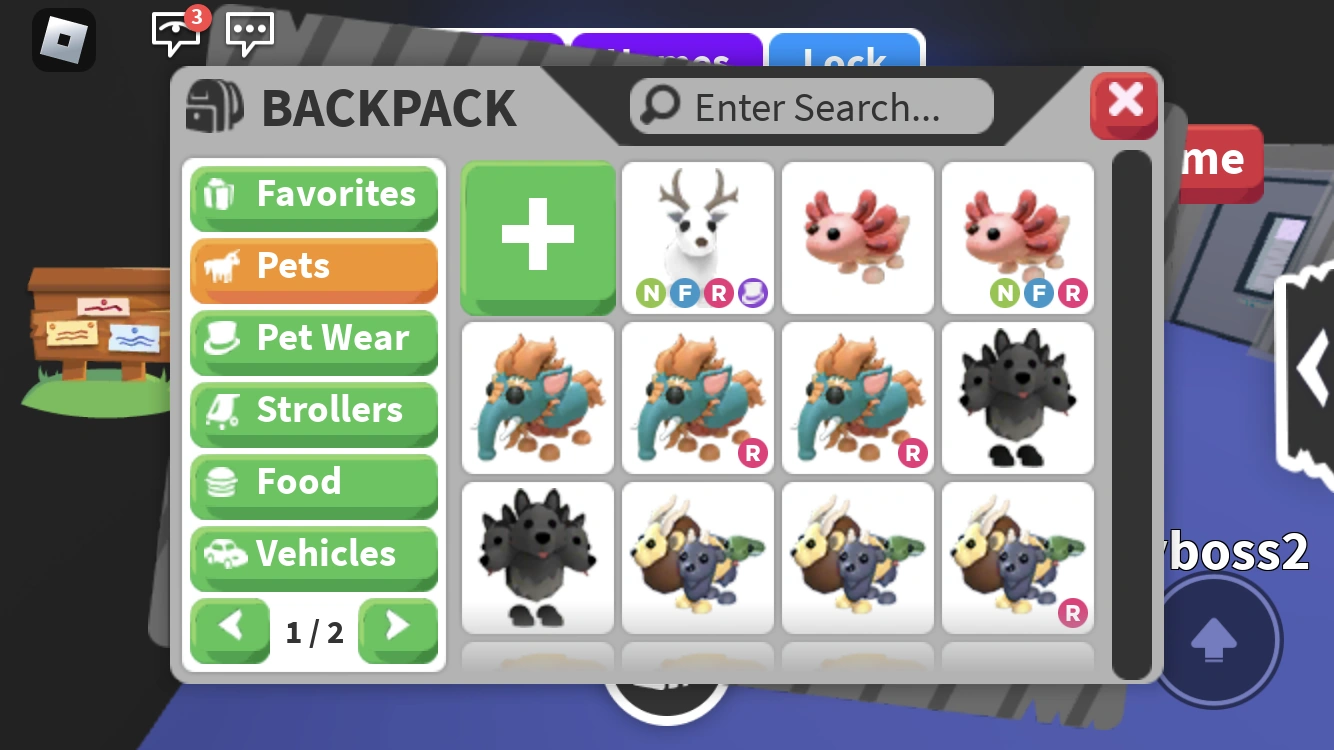1334x750 pixels.
Task: Select the Vehicles category
Action: [314, 555]
